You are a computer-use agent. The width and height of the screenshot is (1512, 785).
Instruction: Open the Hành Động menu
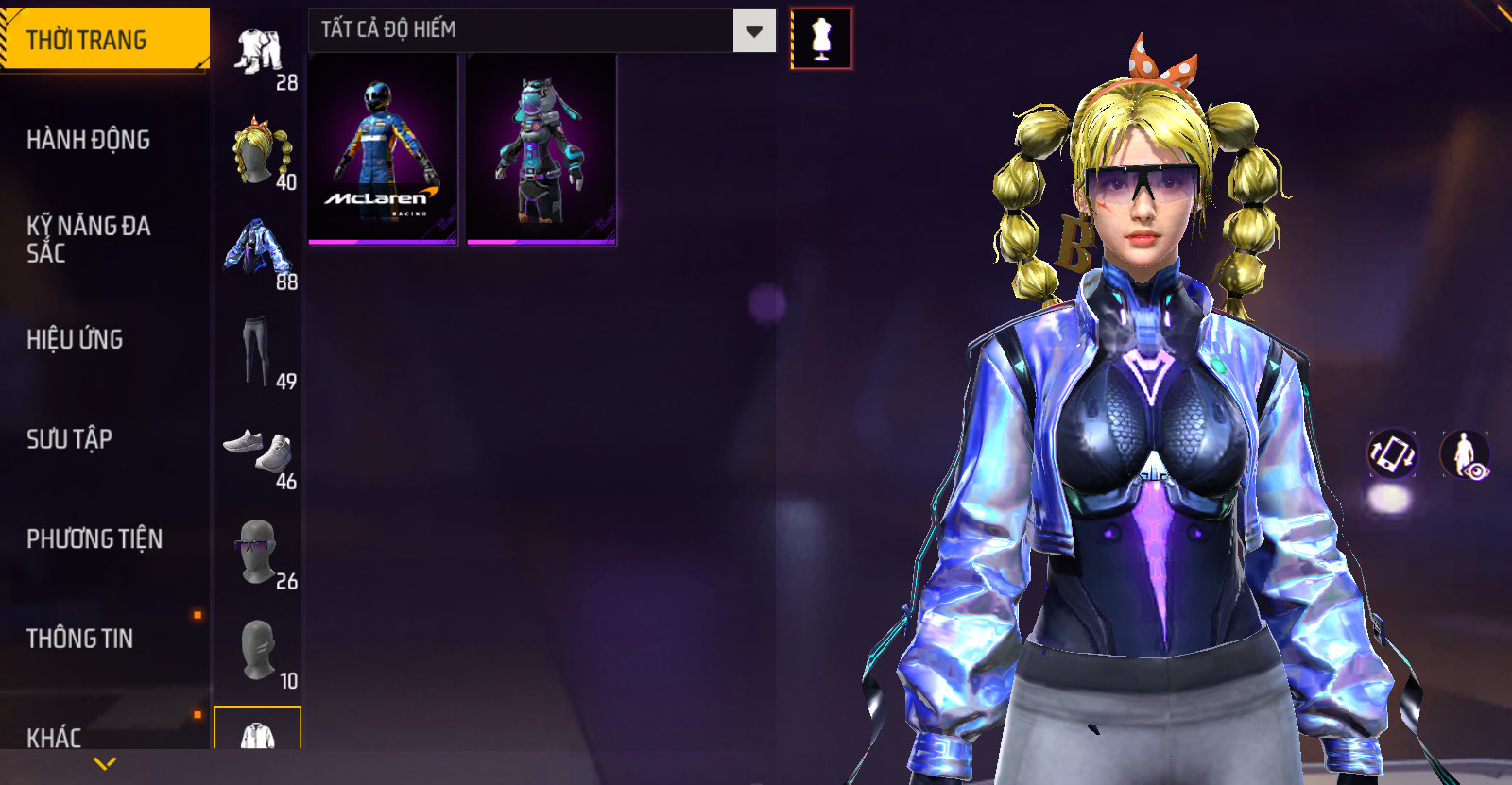pos(89,140)
